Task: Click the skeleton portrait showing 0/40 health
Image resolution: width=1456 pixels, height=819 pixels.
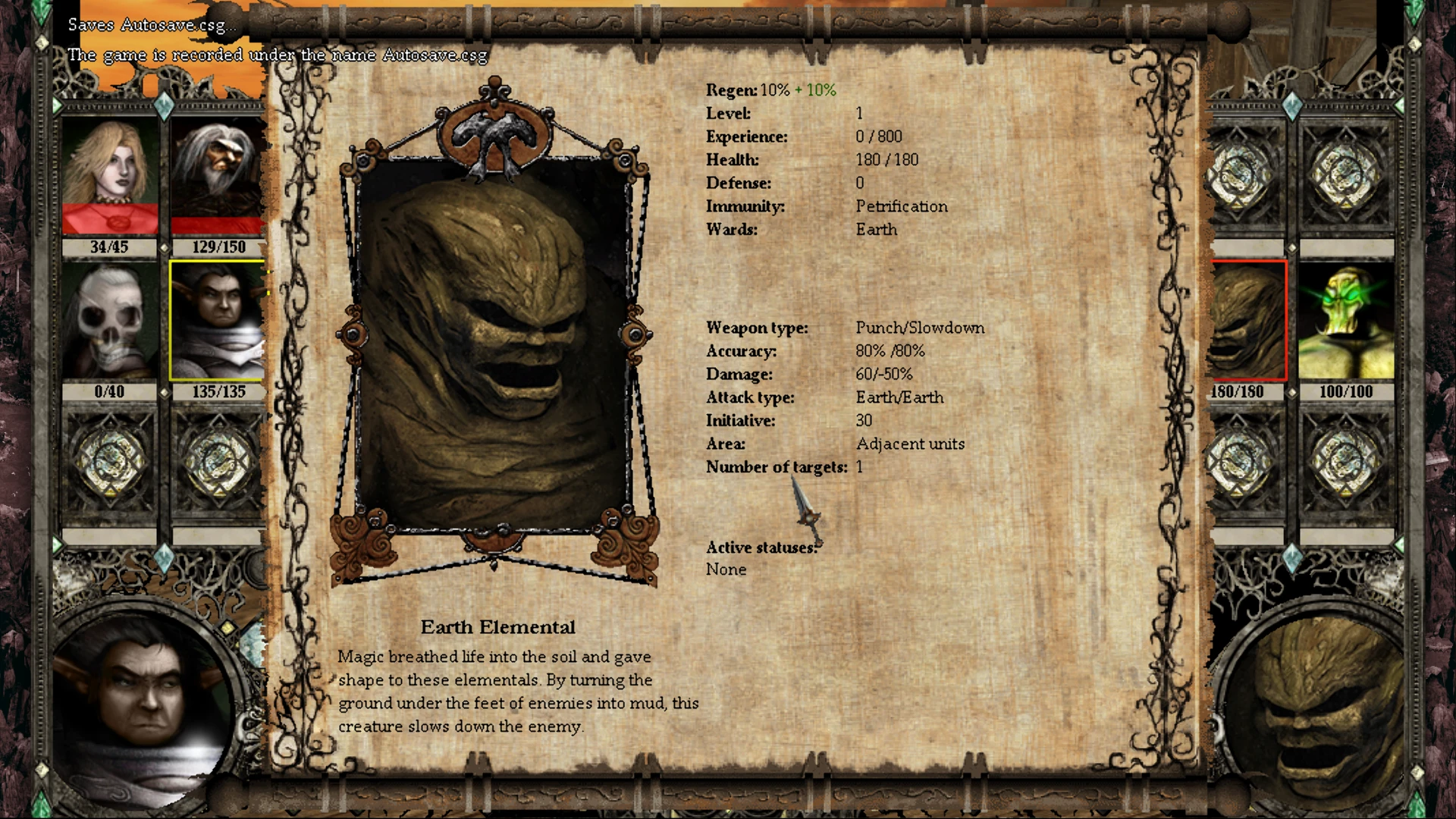Action: click(x=108, y=320)
